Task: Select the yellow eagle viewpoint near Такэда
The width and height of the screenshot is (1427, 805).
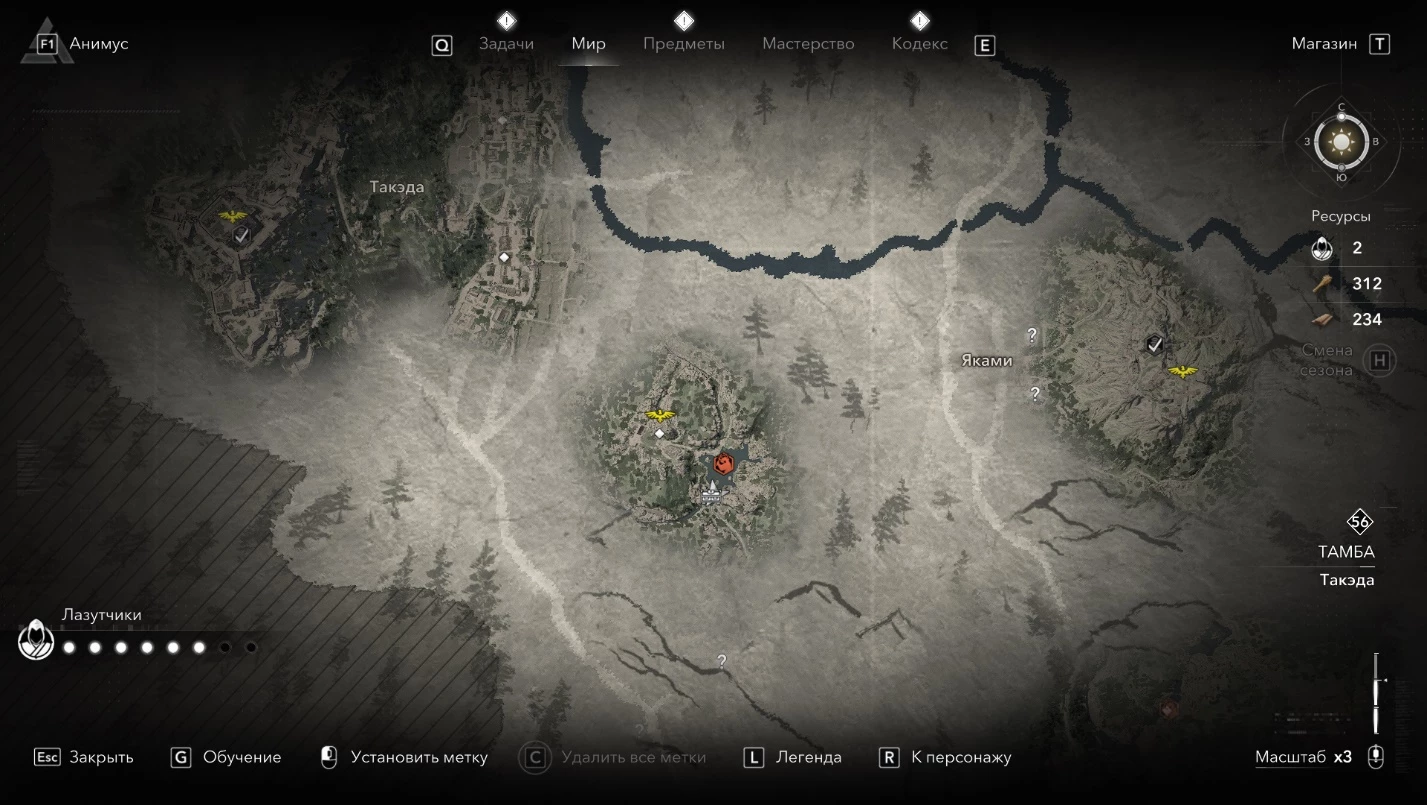Action: point(233,216)
